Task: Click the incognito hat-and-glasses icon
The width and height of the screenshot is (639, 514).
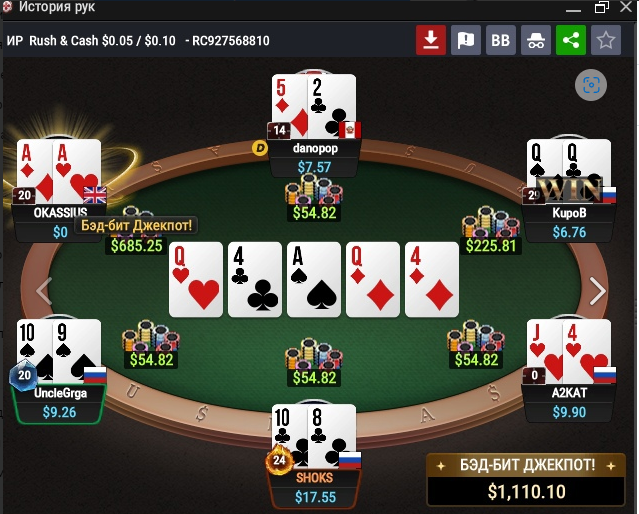Action: (535, 41)
